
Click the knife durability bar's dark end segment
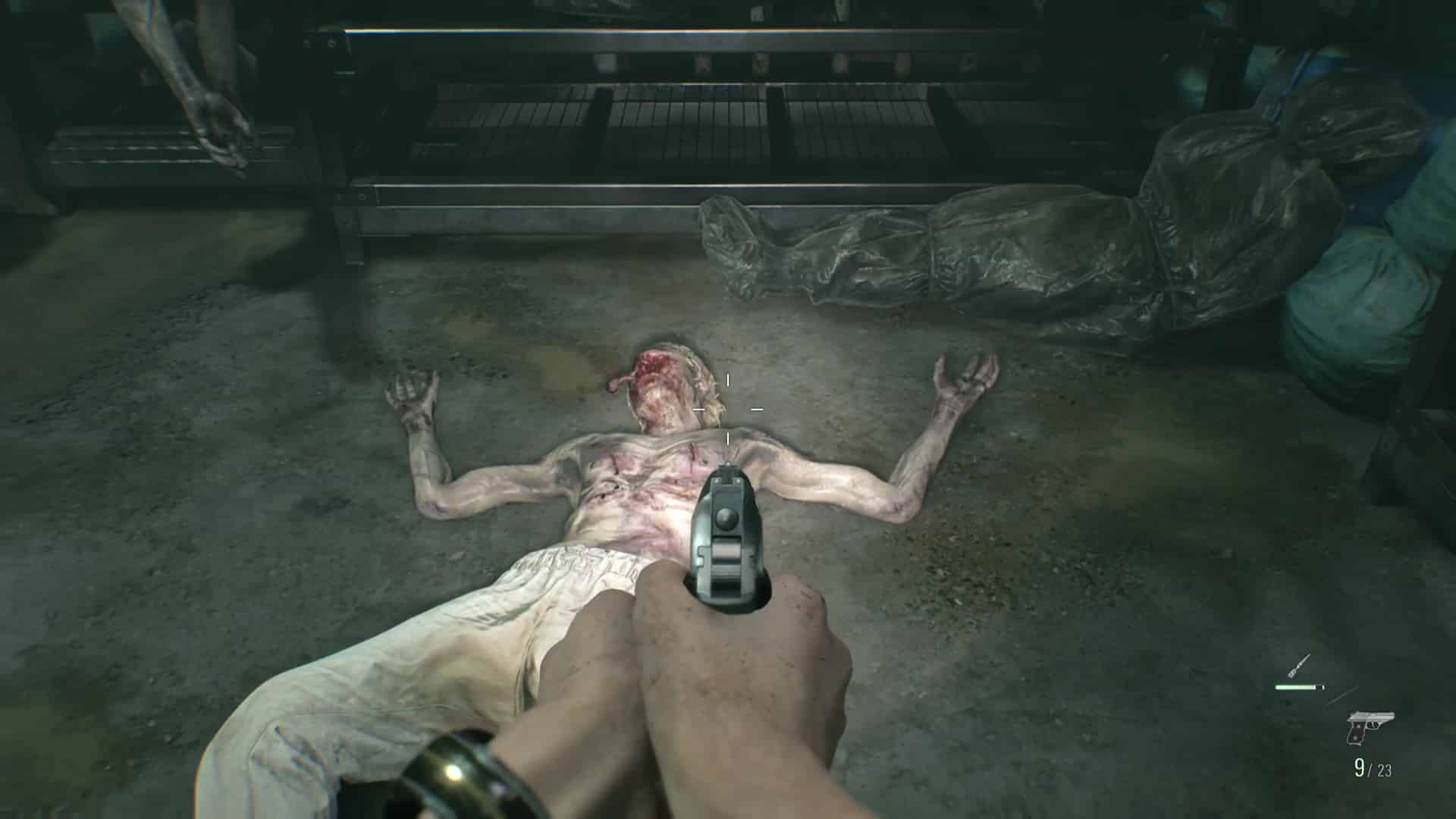(1319, 687)
